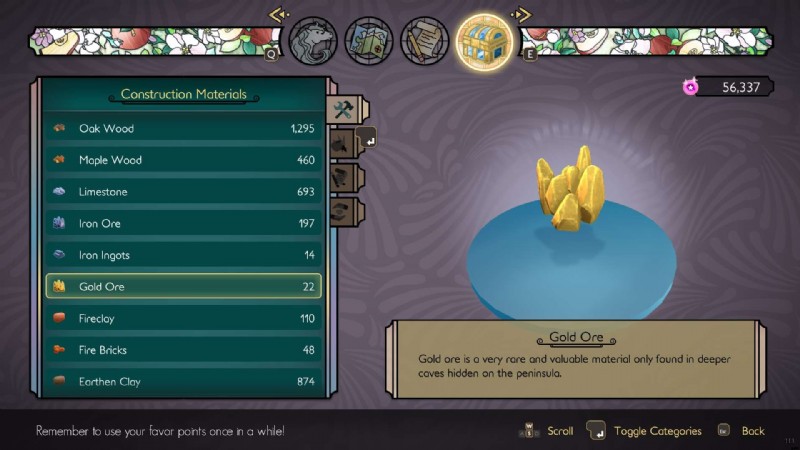The width and height of the screenshot is (800, 450).
Task: Switch to the map tab
Action: (x=368, y=41)
